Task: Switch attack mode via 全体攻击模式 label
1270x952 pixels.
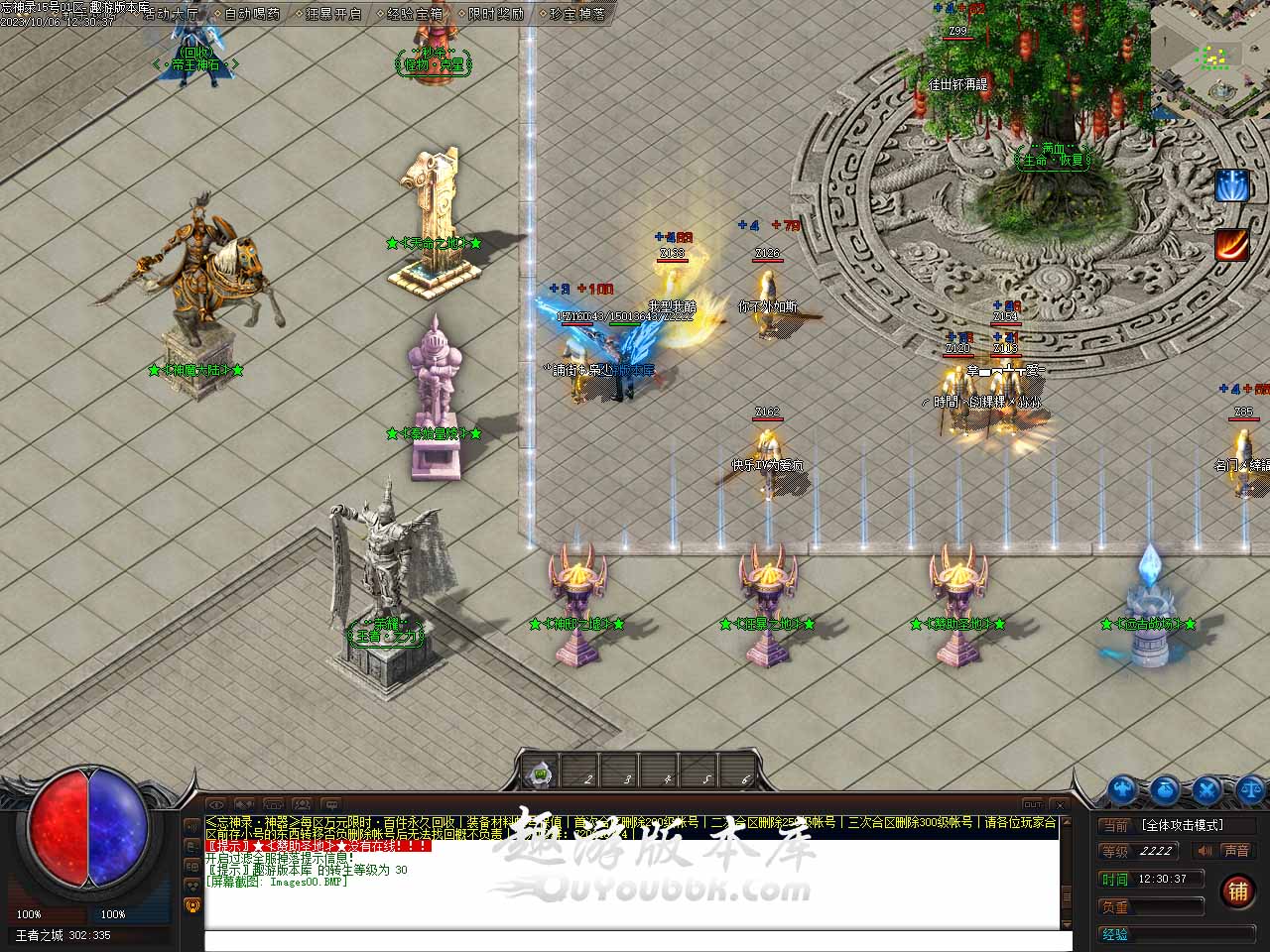Action: click(x=1183, y=825)
